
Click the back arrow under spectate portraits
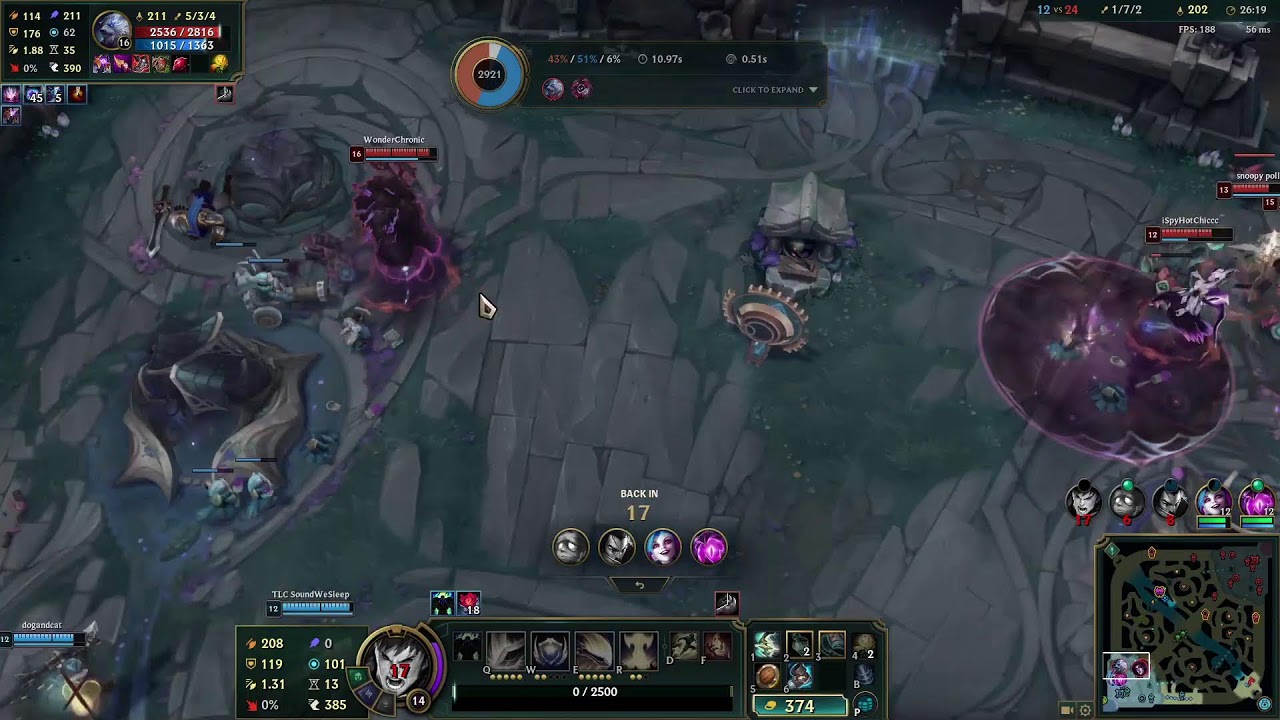pyautogui.click(x=639, y=585)
